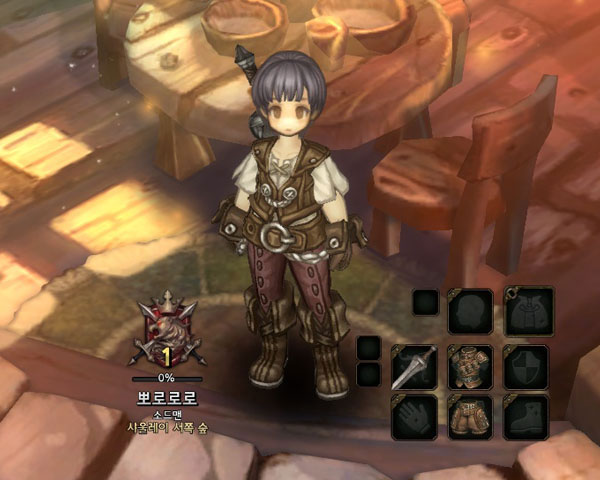
Task: Open the empty gloves equipment slot
Action: coord(413,416)
